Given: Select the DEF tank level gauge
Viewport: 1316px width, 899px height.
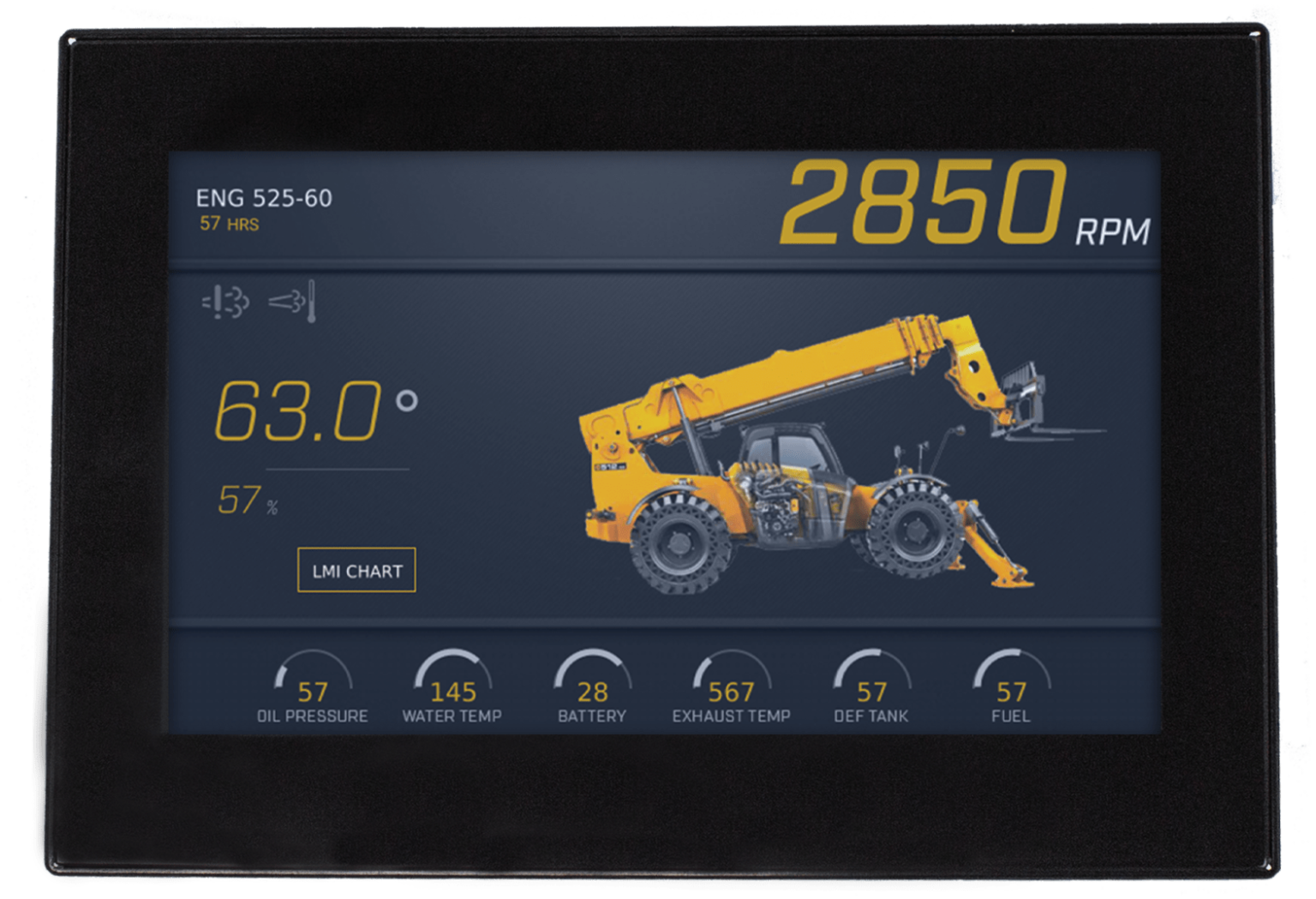Looking at the screenshot, I should point(872,681).
